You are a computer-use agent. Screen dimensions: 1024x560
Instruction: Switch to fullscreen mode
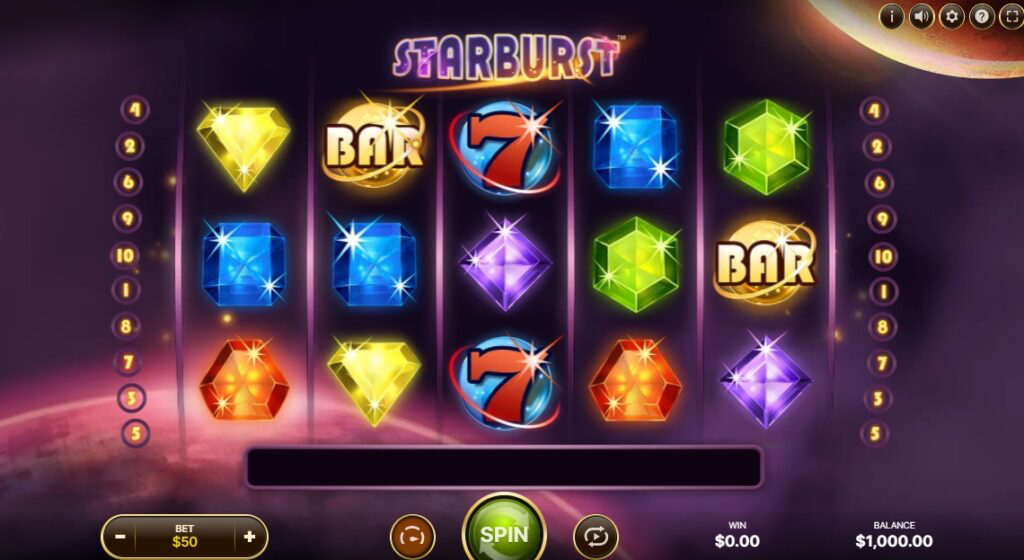1010,16
